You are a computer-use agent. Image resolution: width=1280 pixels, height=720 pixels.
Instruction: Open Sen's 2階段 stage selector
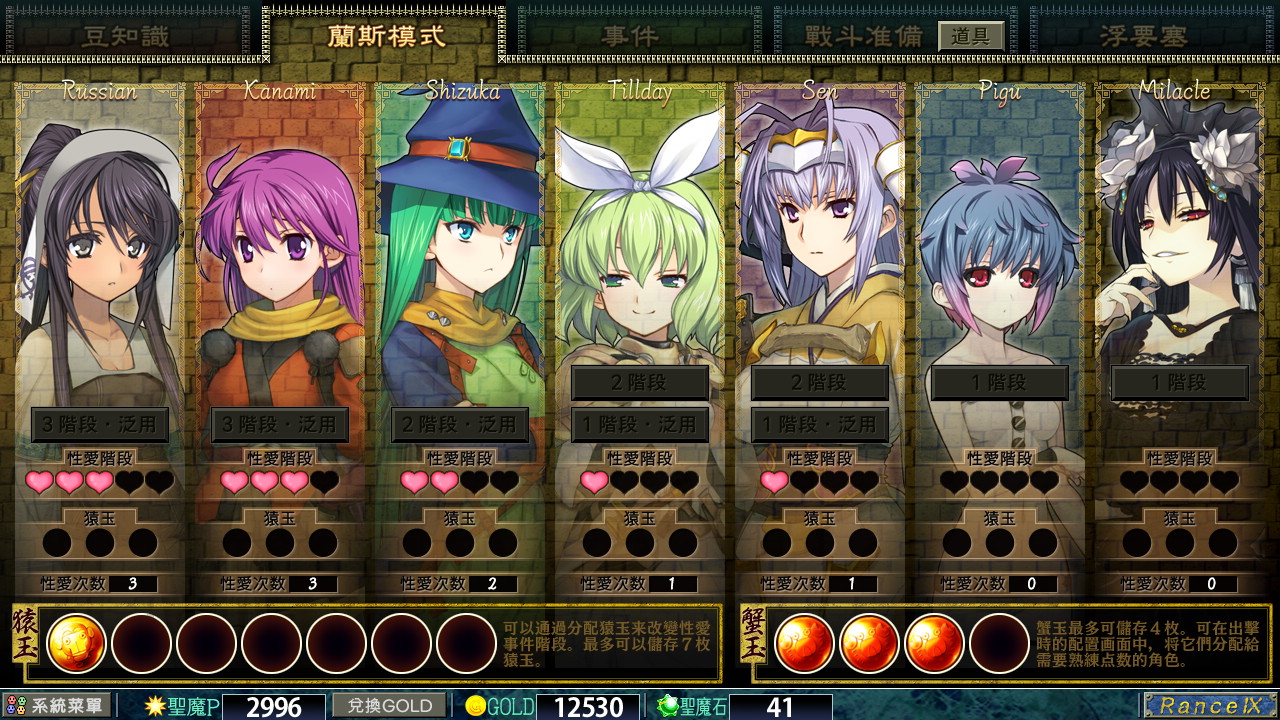(x=819, y=383)
